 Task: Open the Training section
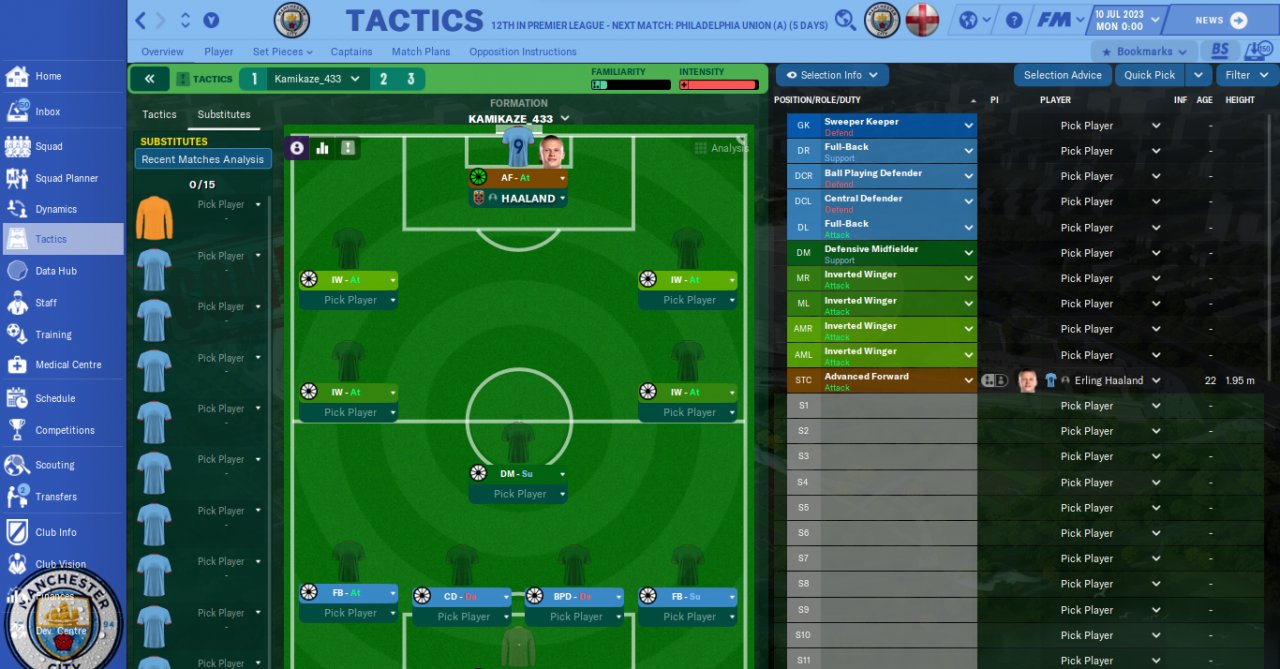pyautogui.click(x=53, y=335)
